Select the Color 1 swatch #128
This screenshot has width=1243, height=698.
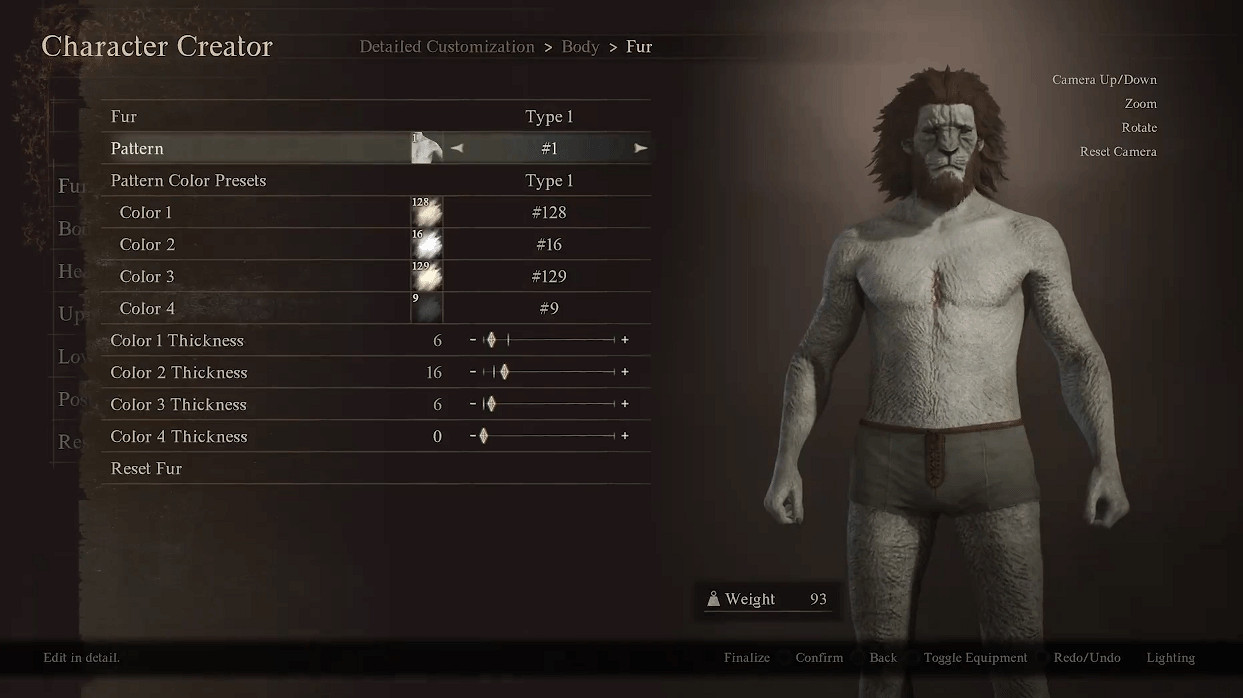427,212
